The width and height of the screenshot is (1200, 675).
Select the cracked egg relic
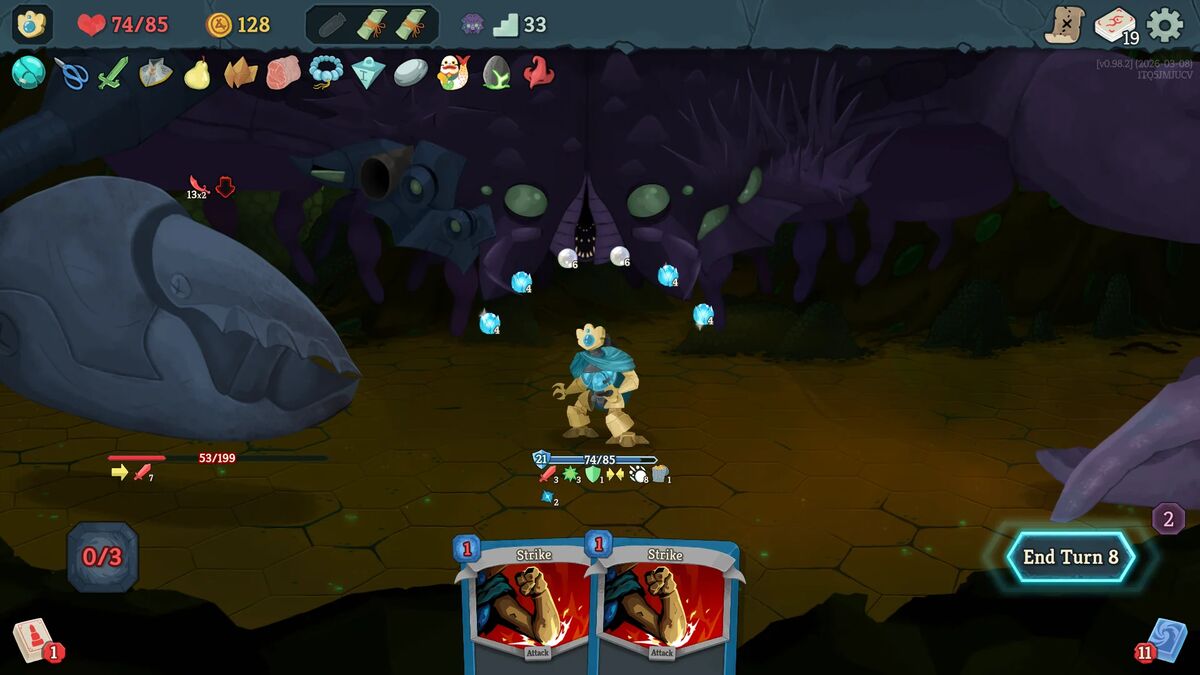(496, 73)
